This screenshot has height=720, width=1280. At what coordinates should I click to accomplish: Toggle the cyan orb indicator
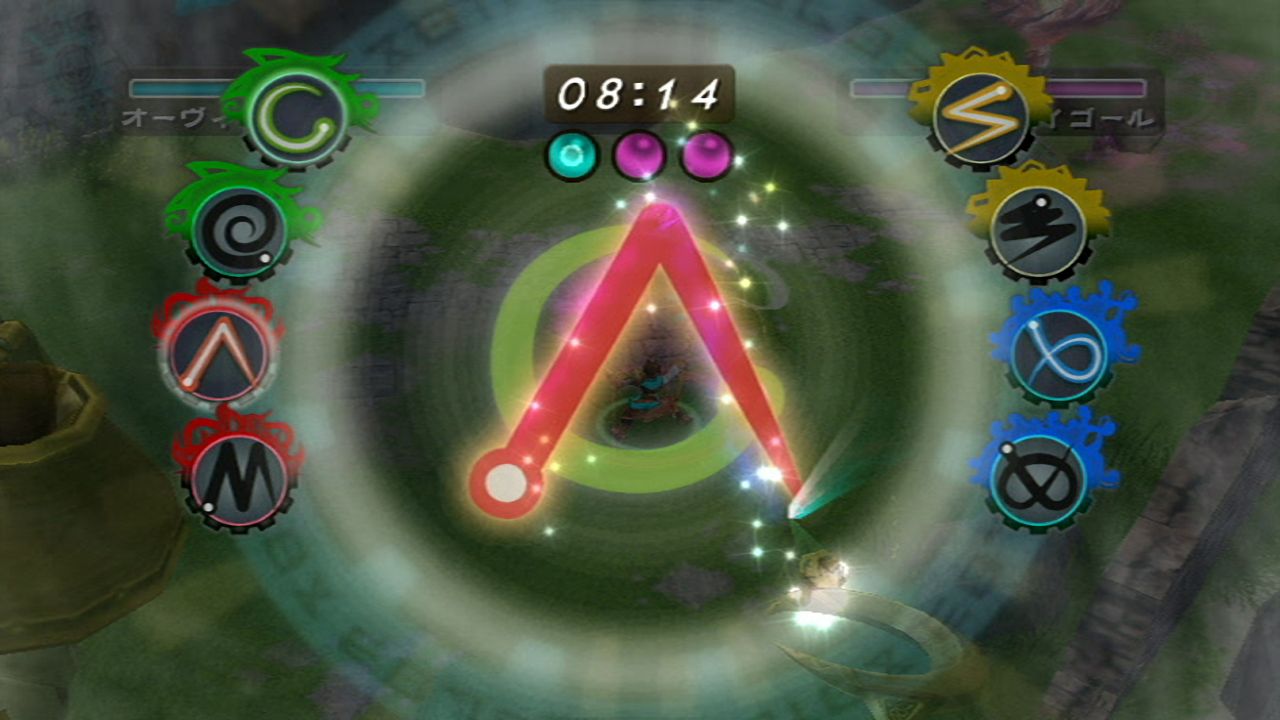[x=570, y=153]
